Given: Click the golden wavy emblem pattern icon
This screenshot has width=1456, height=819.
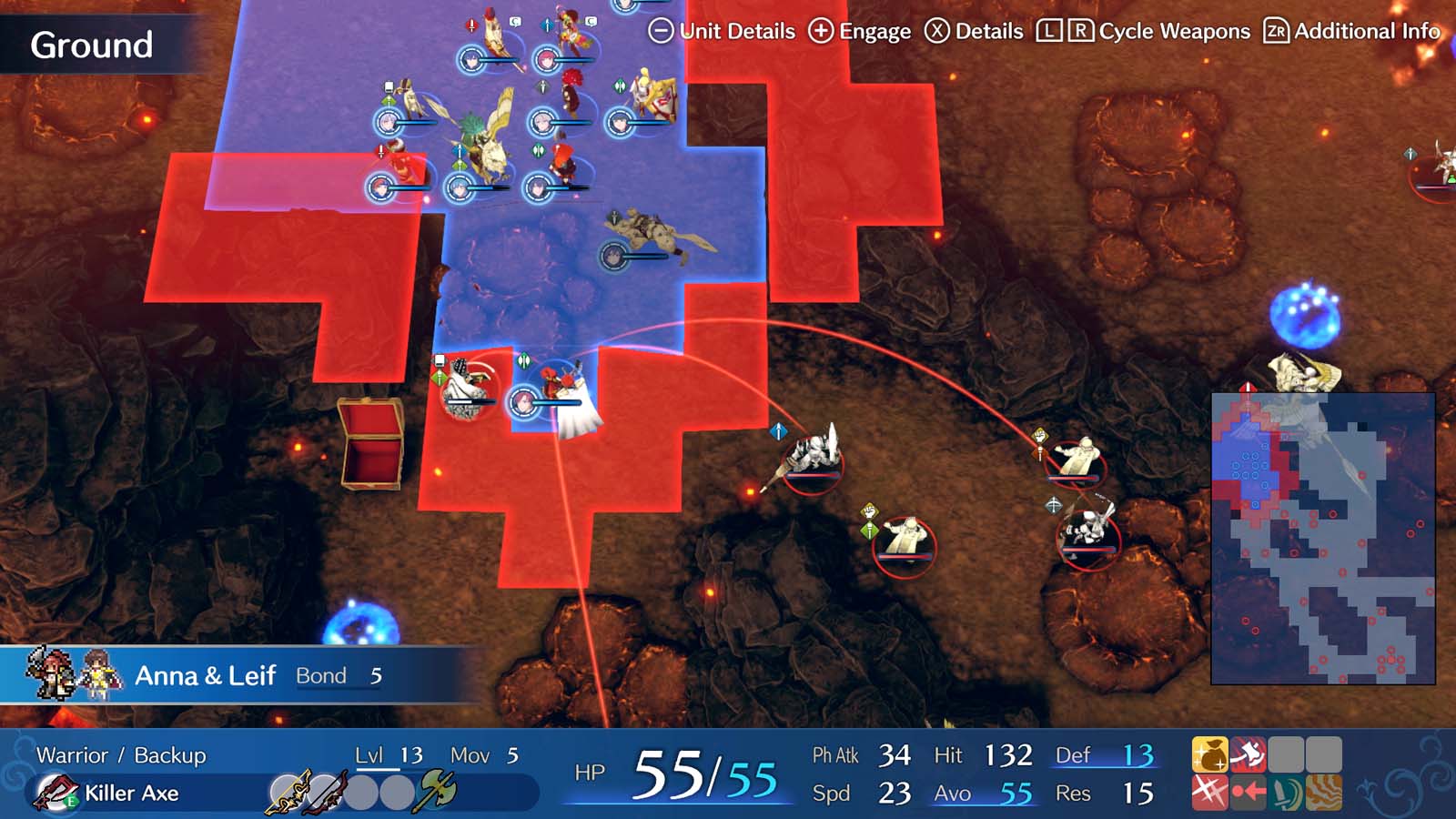Looking at the screenshot, I should click(1323, 792).
